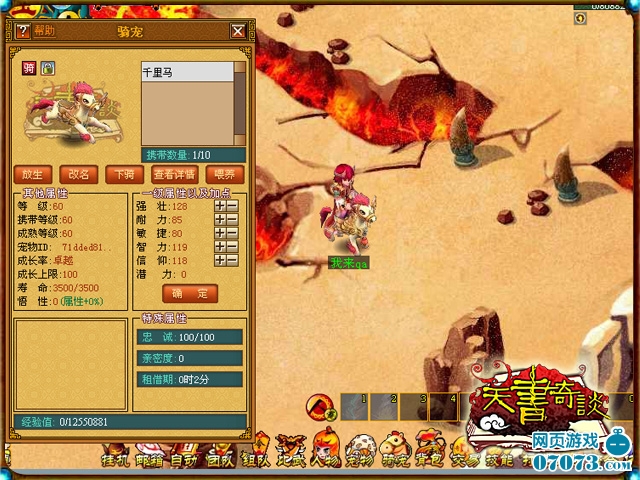Image resolution: width=640 pixels, height=480 pixels.
Task: Add a point to 智力
Action: [220, 246]
